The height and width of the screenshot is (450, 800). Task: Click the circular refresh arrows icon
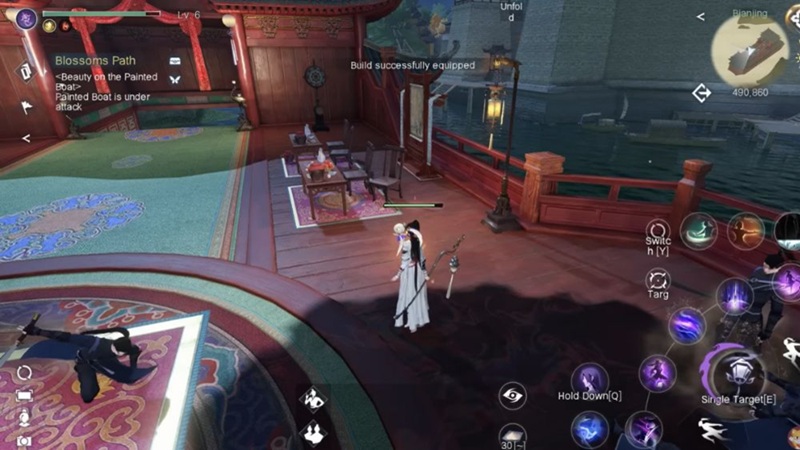tap(24, 372)
